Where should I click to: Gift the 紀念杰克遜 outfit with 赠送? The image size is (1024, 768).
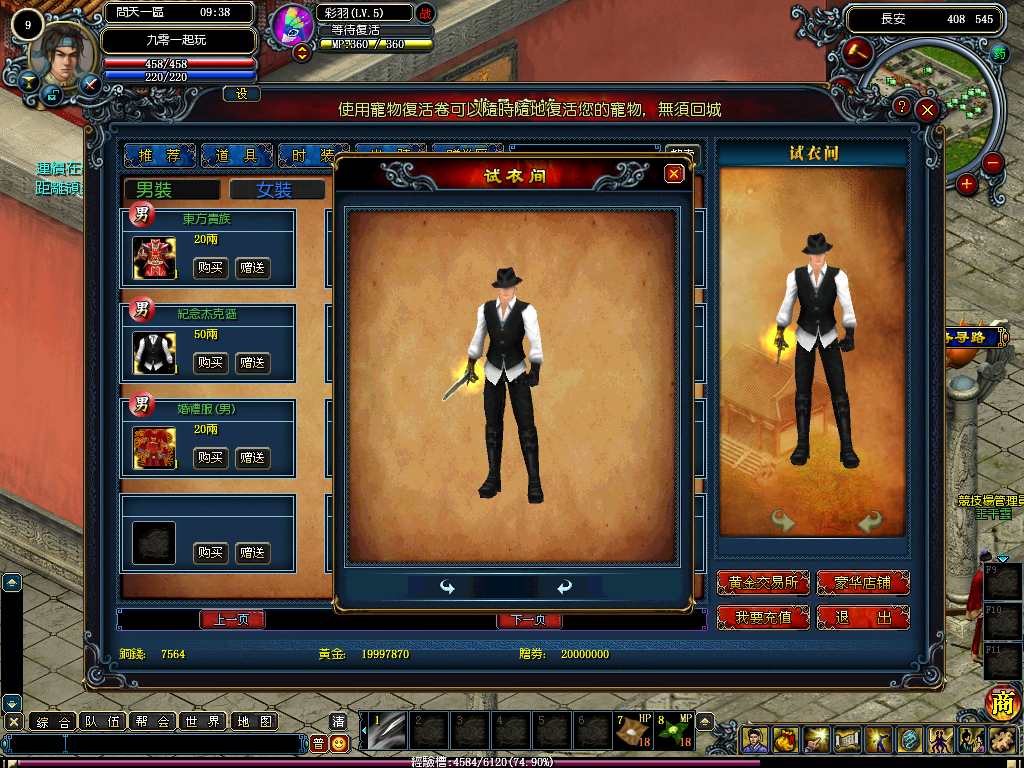point(252,363)
